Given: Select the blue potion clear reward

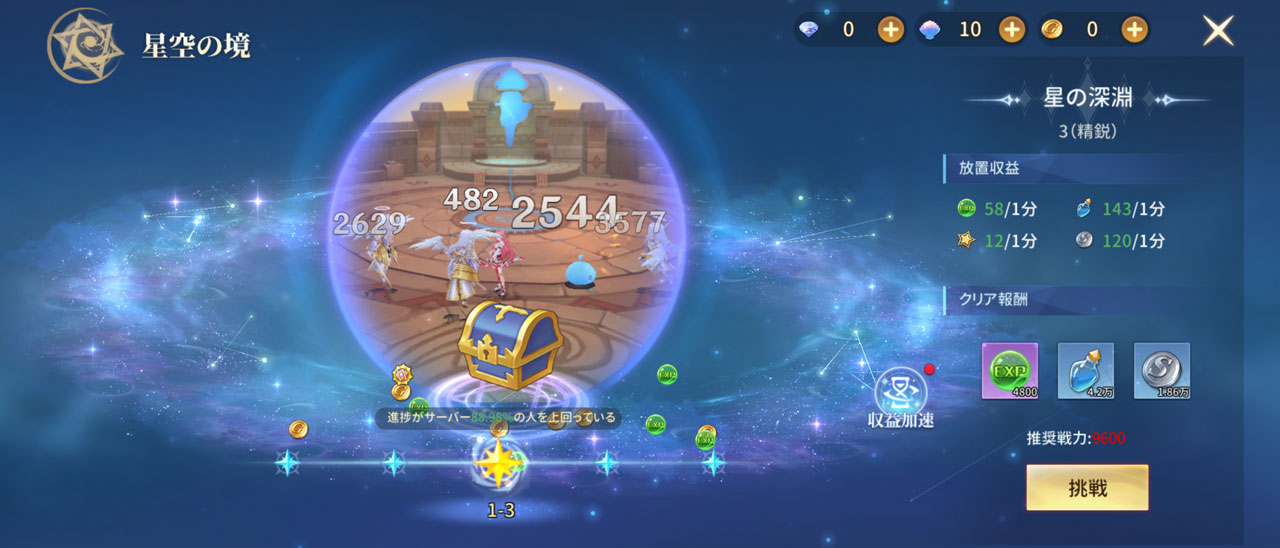Looking at the screenshot, I should 1086,371.
